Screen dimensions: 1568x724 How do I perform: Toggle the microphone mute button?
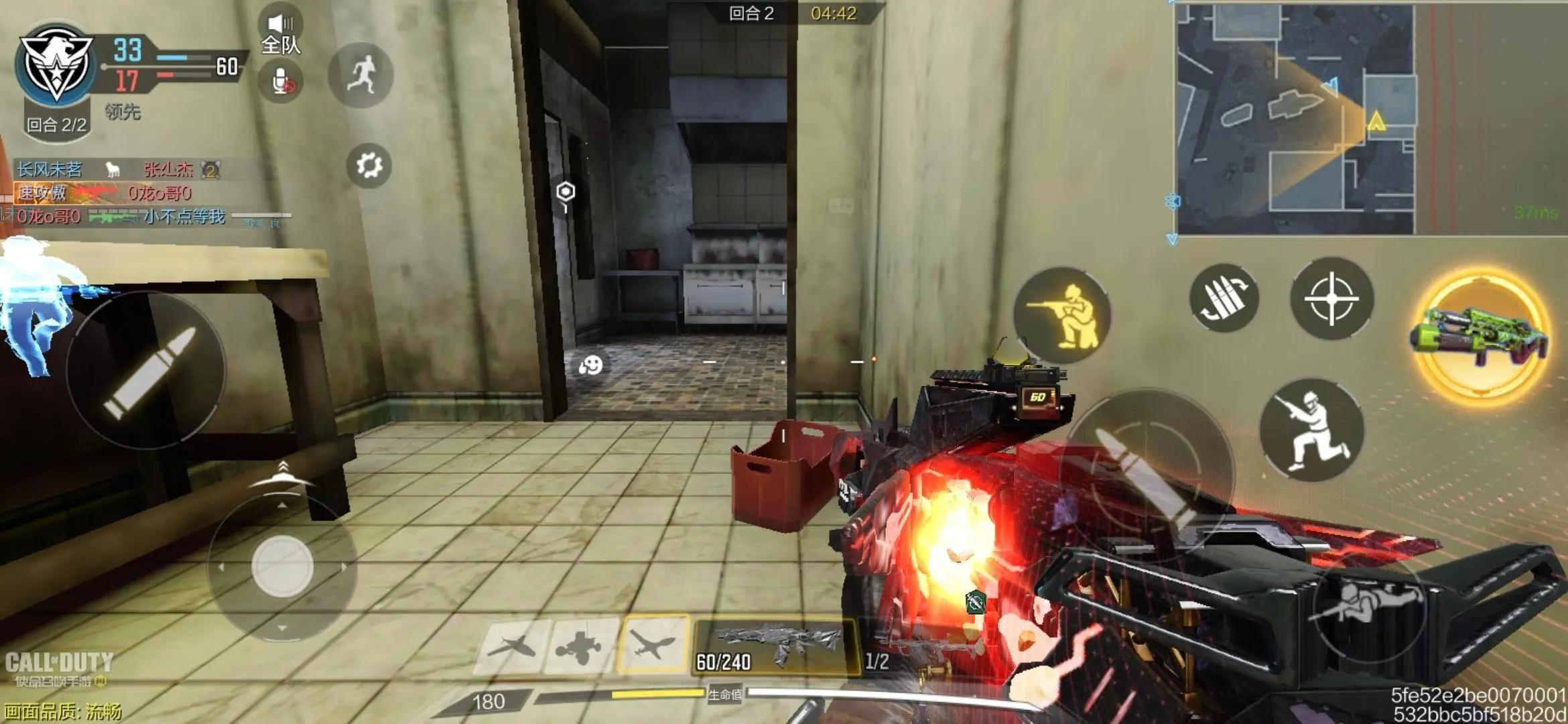[281, 82]
